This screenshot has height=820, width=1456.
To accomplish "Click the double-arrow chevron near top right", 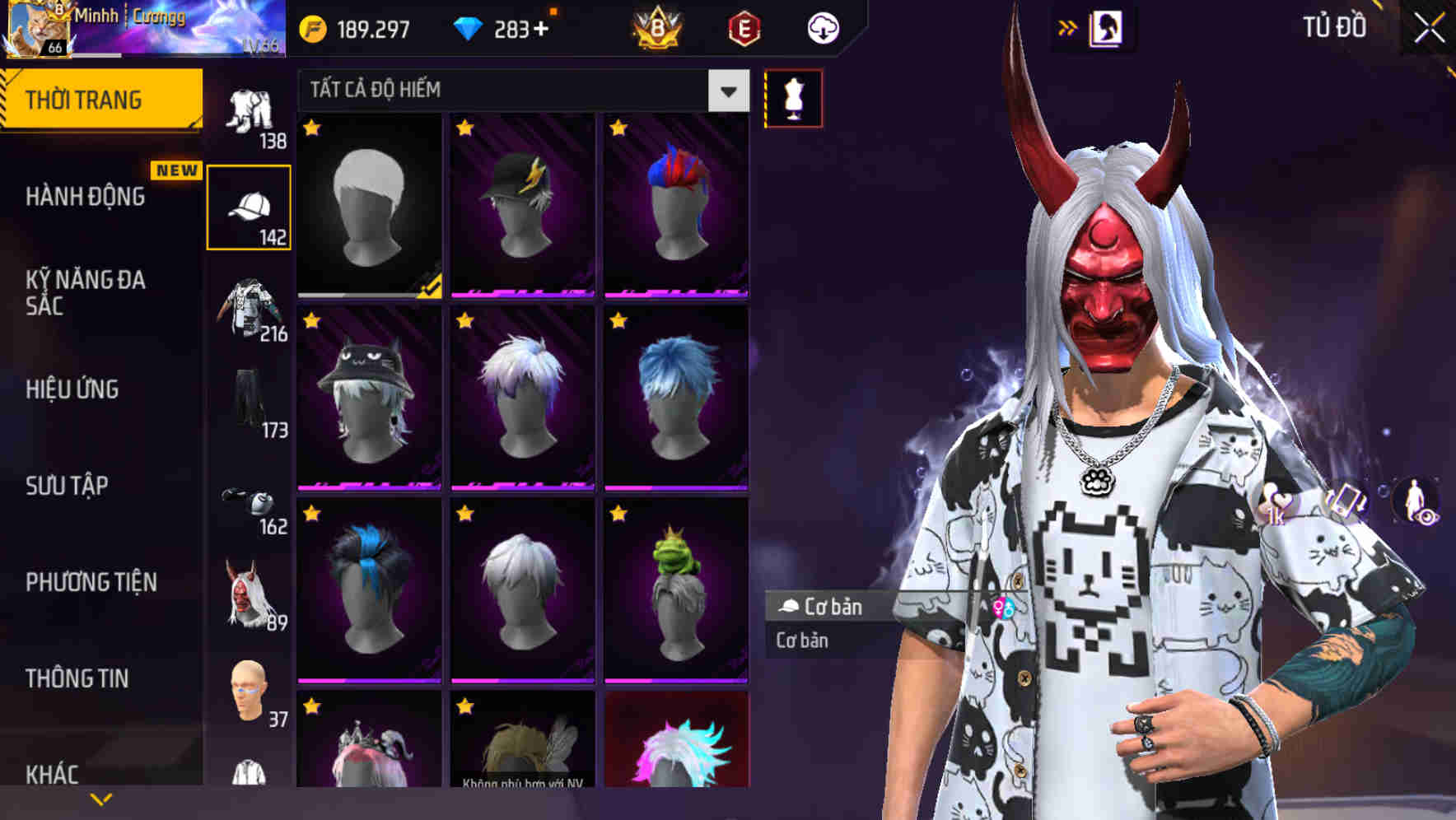I will [x=1066, y=27].
